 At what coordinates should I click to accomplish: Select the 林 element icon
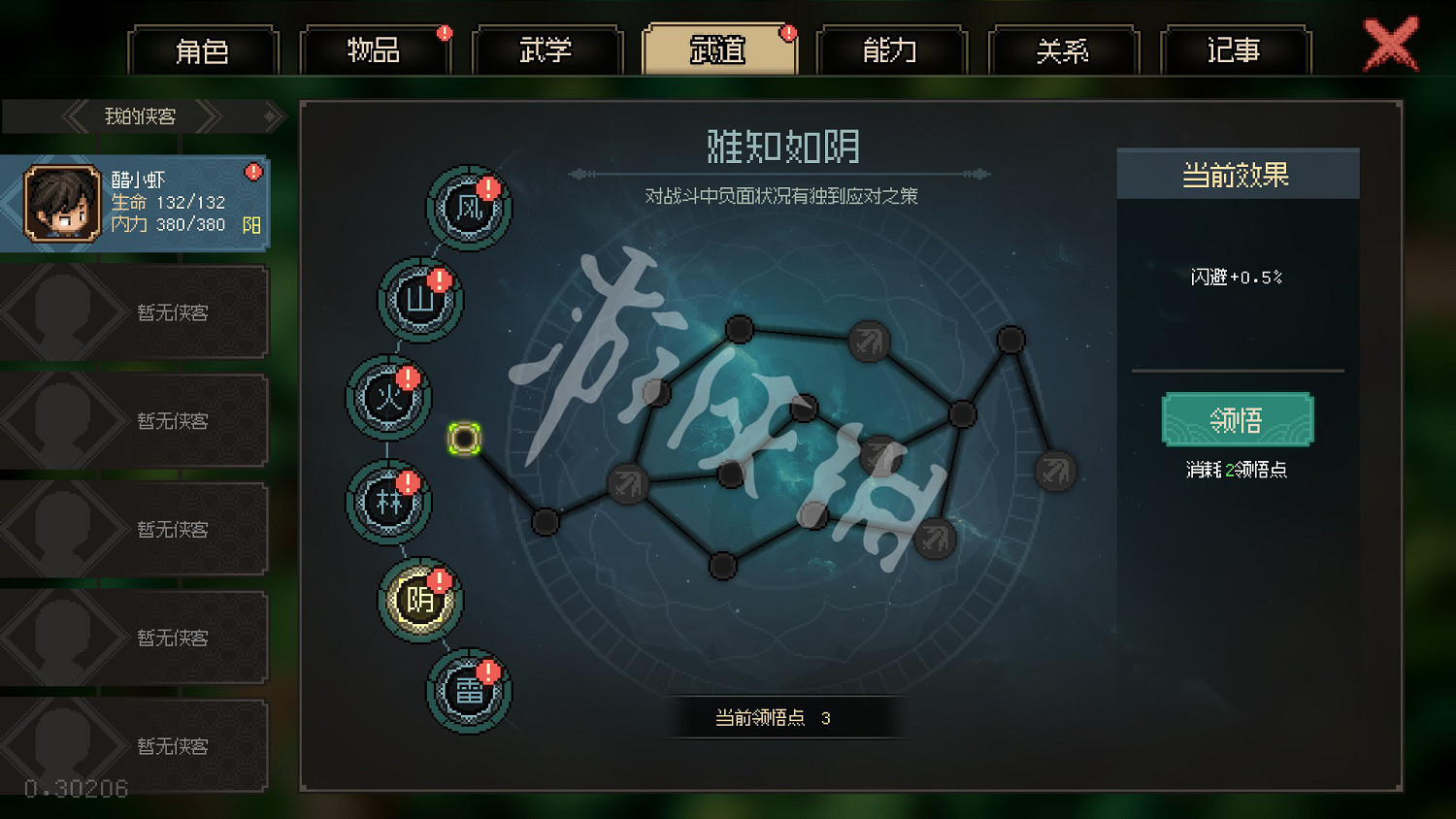click(x=389, y=501)
